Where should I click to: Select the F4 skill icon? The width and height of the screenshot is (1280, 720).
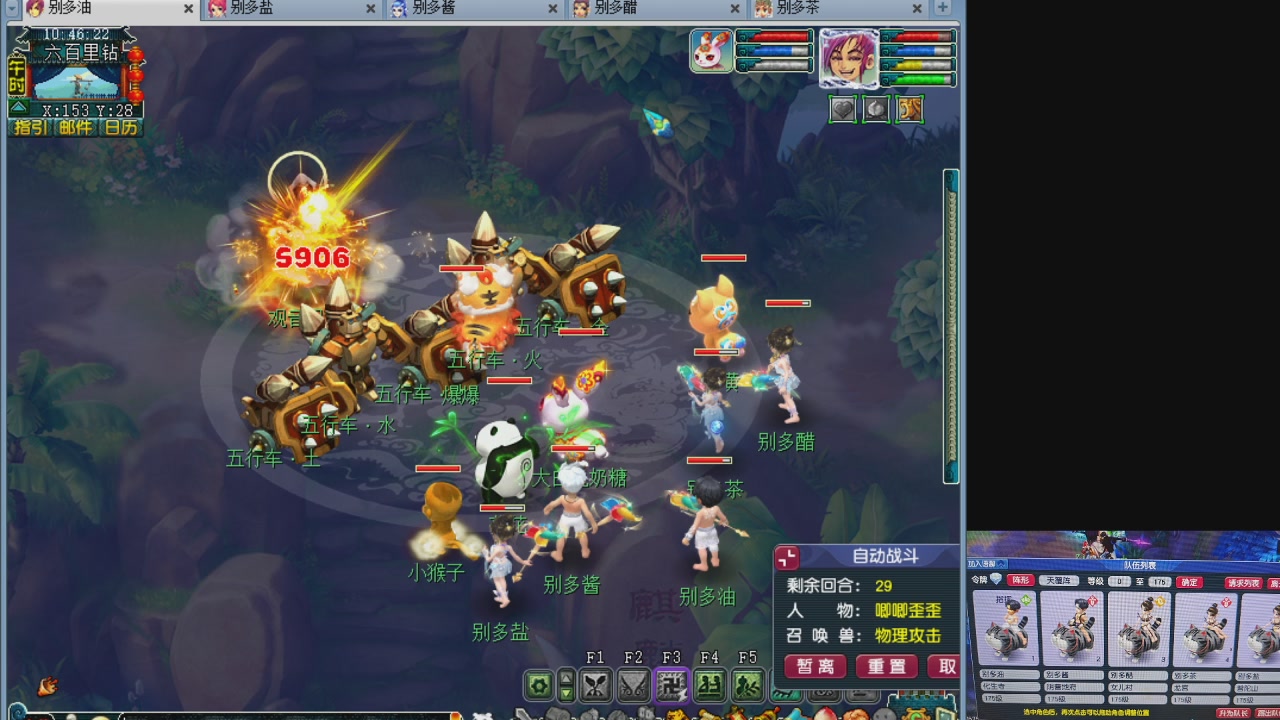coord(709,685)
